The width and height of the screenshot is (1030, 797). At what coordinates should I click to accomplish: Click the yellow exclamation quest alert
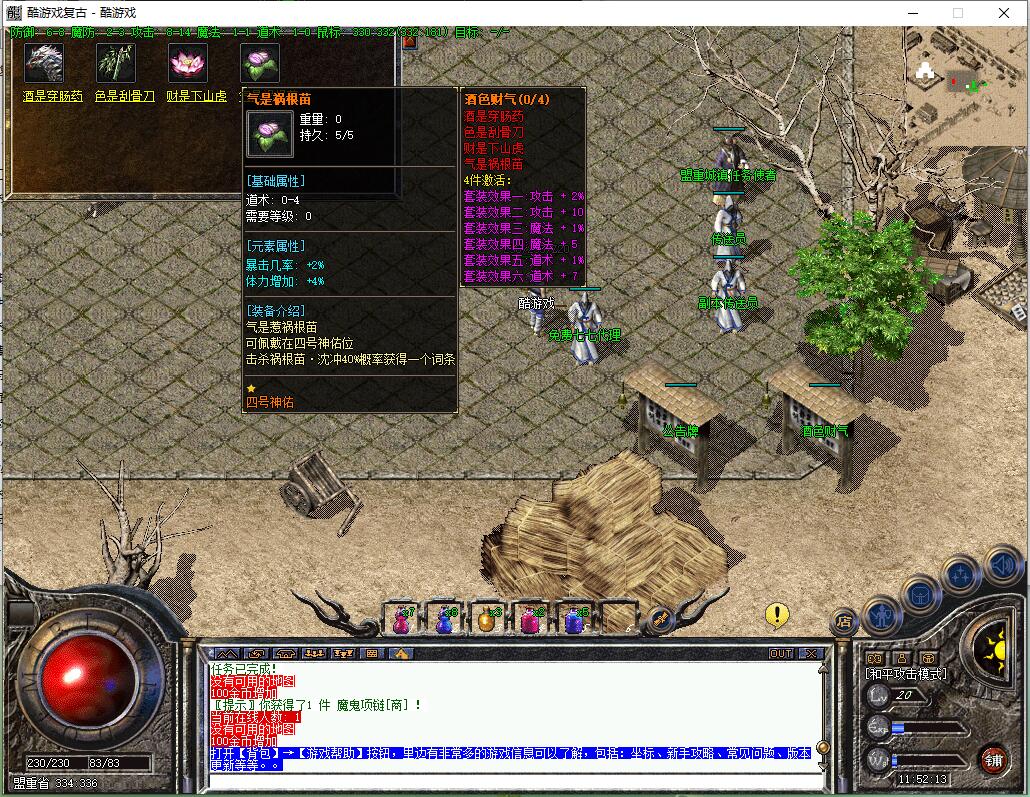[x=777, y=615]
